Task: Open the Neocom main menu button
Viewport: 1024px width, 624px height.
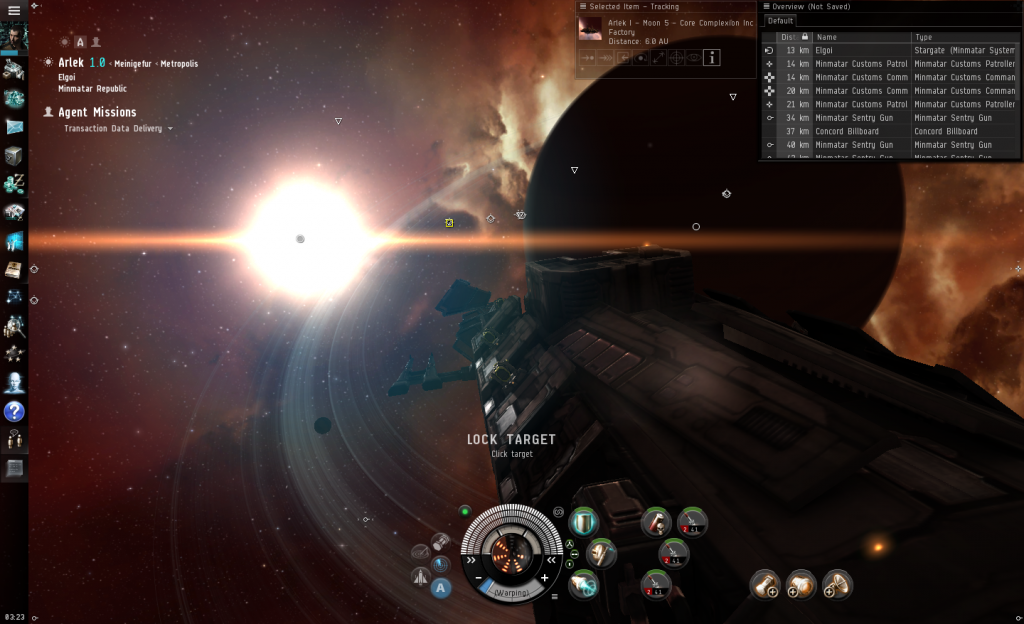Action: 14,9
